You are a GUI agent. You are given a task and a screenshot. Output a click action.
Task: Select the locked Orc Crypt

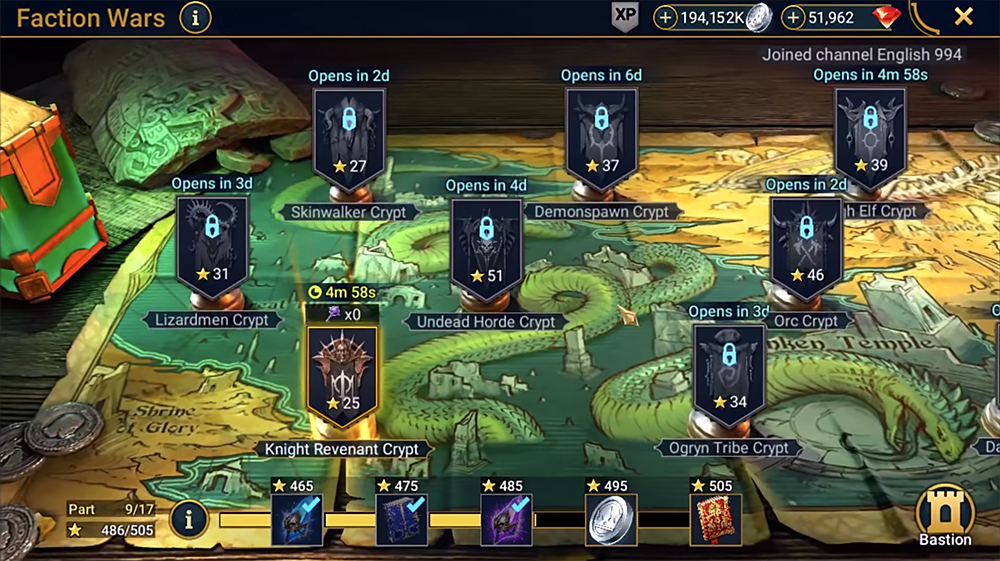coord(806,243)
